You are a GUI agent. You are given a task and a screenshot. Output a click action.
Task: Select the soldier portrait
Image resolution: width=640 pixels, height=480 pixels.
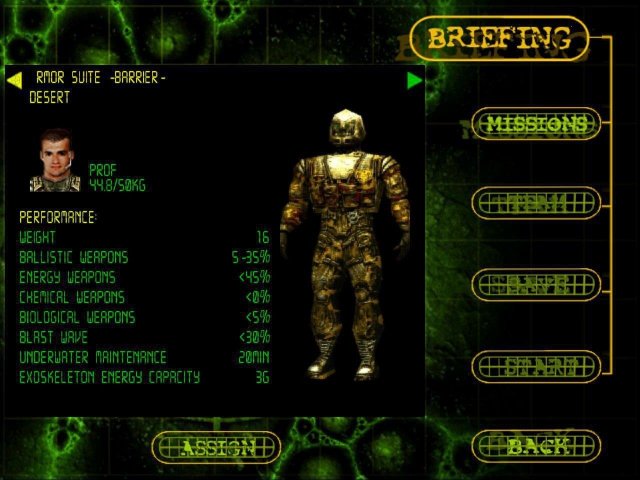point(58,160)
